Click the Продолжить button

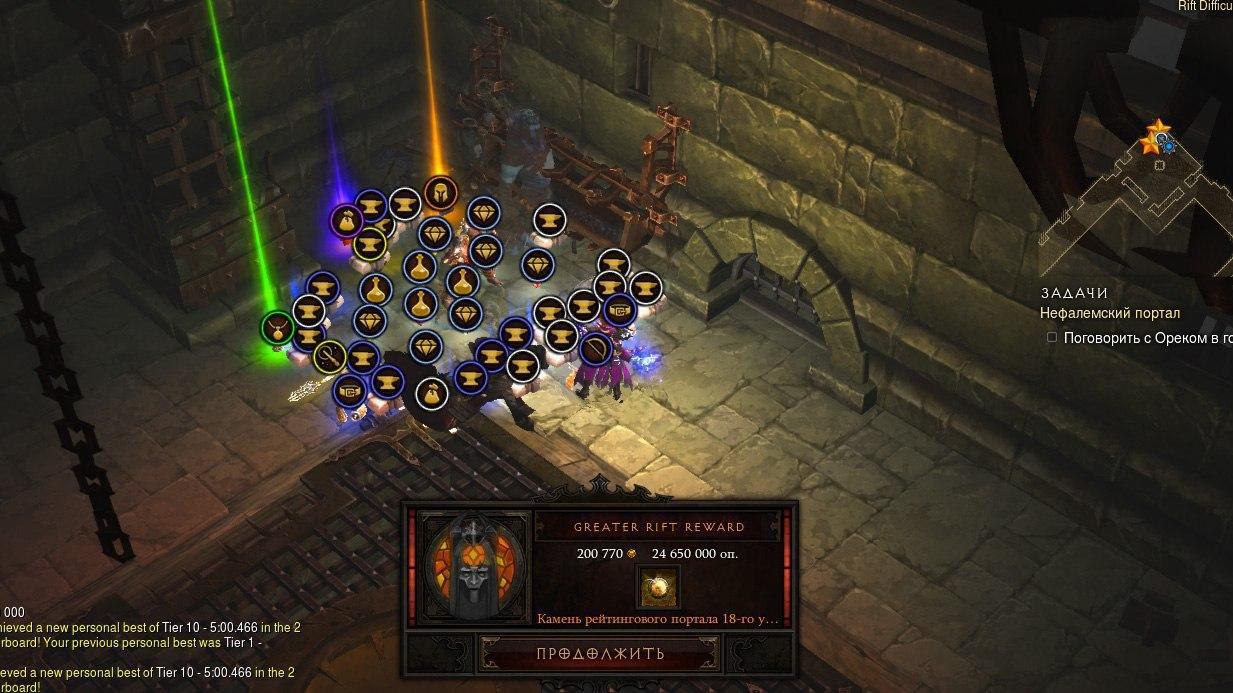pyautogui.click(x=599, y=654)
